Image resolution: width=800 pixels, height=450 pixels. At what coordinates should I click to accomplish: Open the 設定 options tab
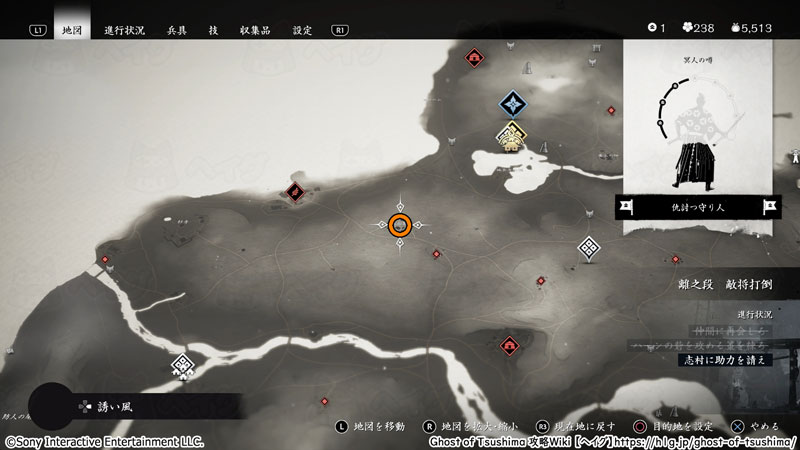tap(303, 30)
